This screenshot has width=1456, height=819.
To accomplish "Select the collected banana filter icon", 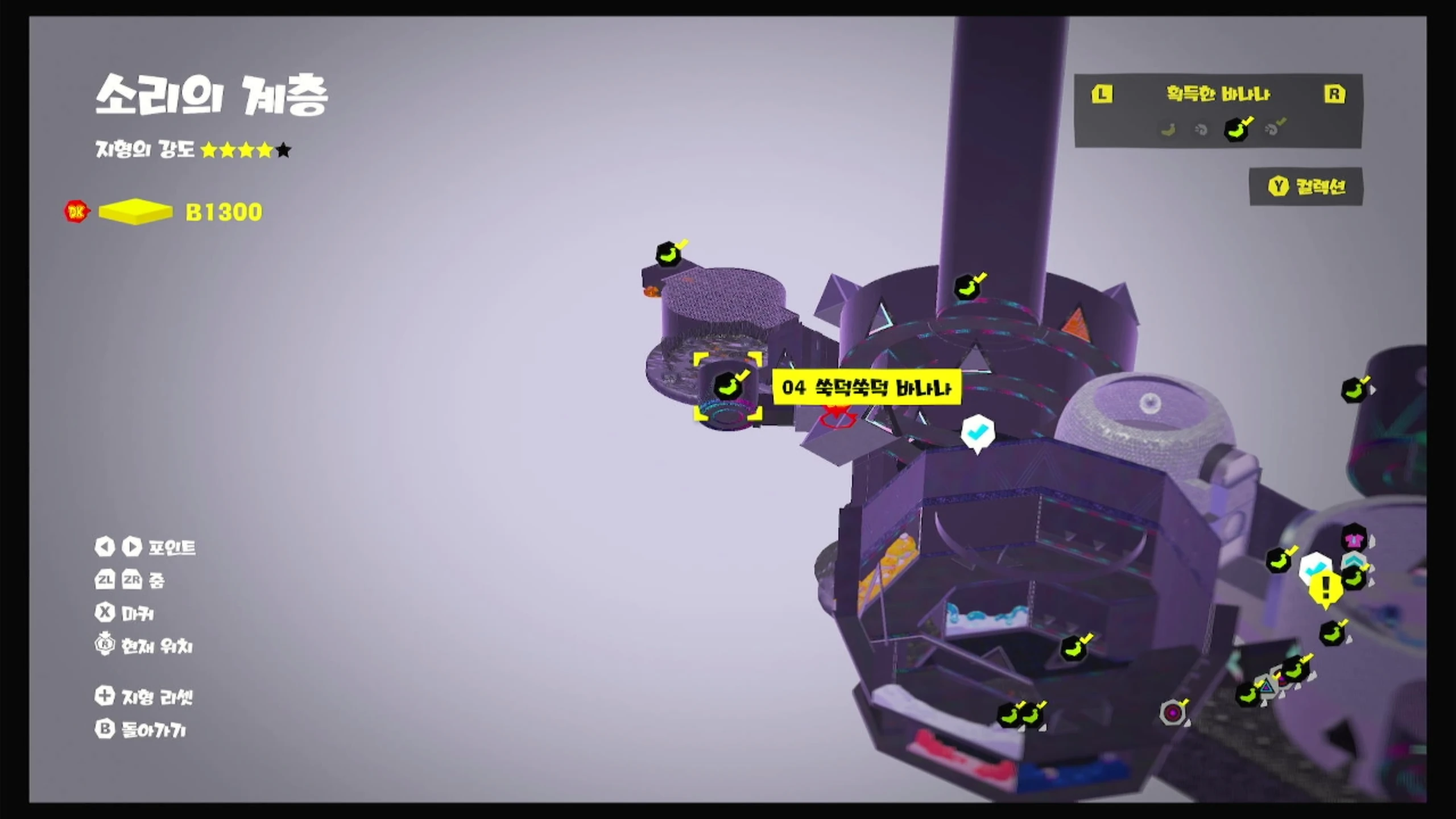I will pos(1237,130).
